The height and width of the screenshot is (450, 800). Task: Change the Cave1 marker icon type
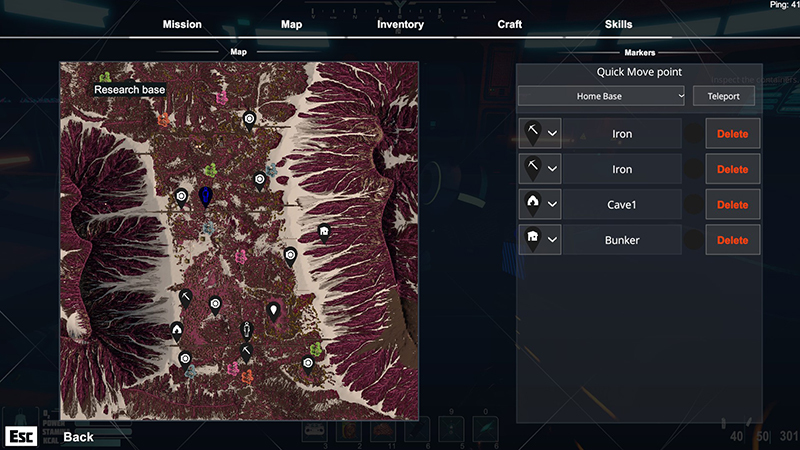540,205
